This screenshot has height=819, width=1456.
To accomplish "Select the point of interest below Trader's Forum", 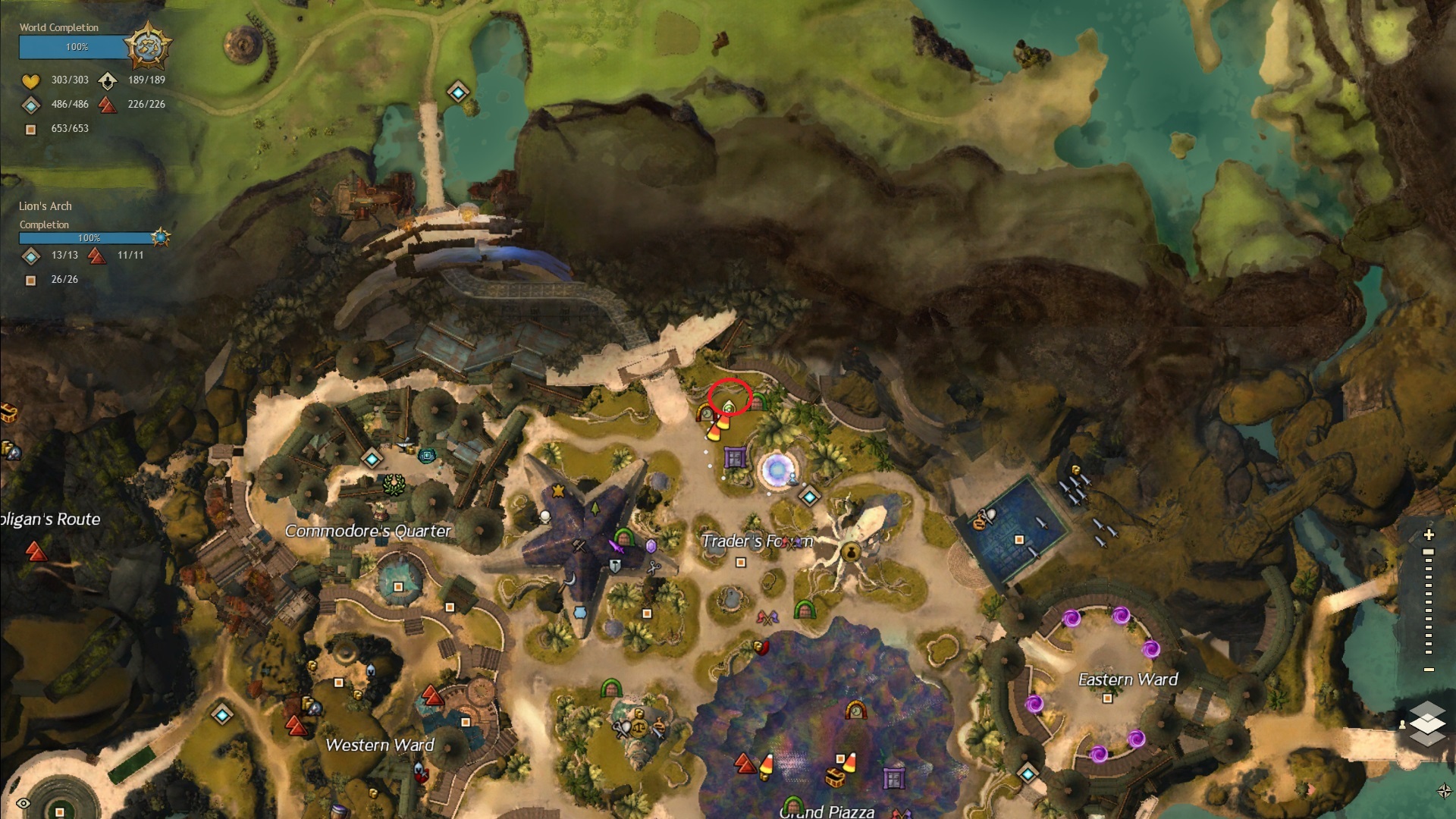I will coord(741,563).
